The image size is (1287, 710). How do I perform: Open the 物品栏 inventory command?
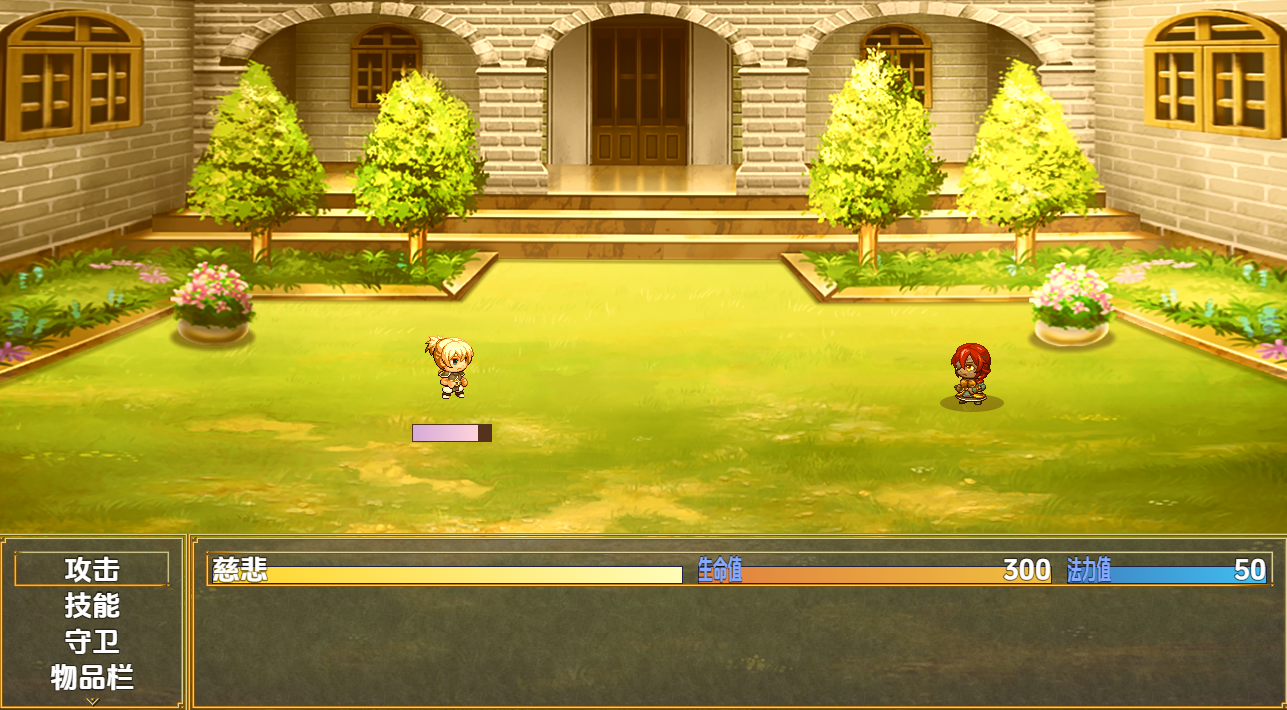[x=92, y=677]
